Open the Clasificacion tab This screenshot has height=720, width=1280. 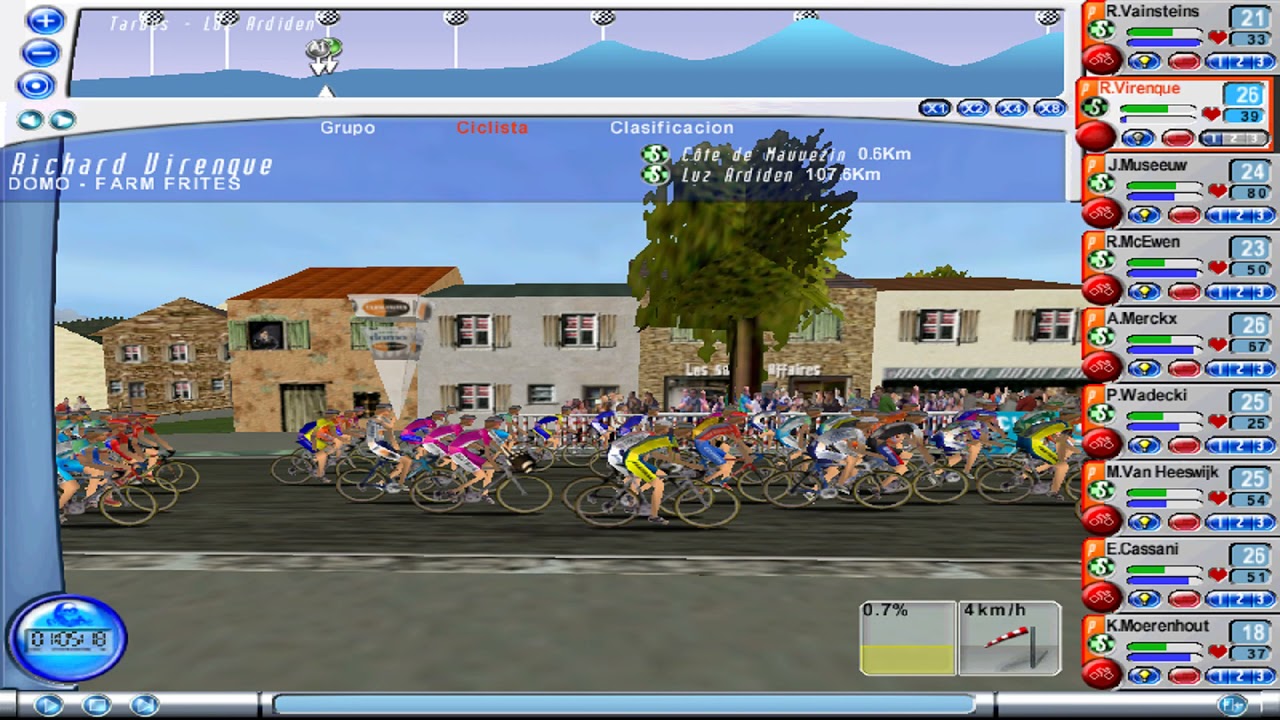(x=671, y=128)
